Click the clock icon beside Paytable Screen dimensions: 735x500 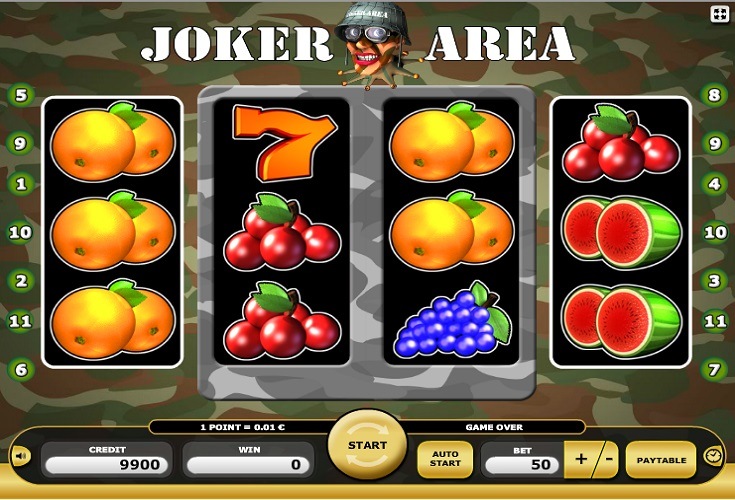click(713, 456)
